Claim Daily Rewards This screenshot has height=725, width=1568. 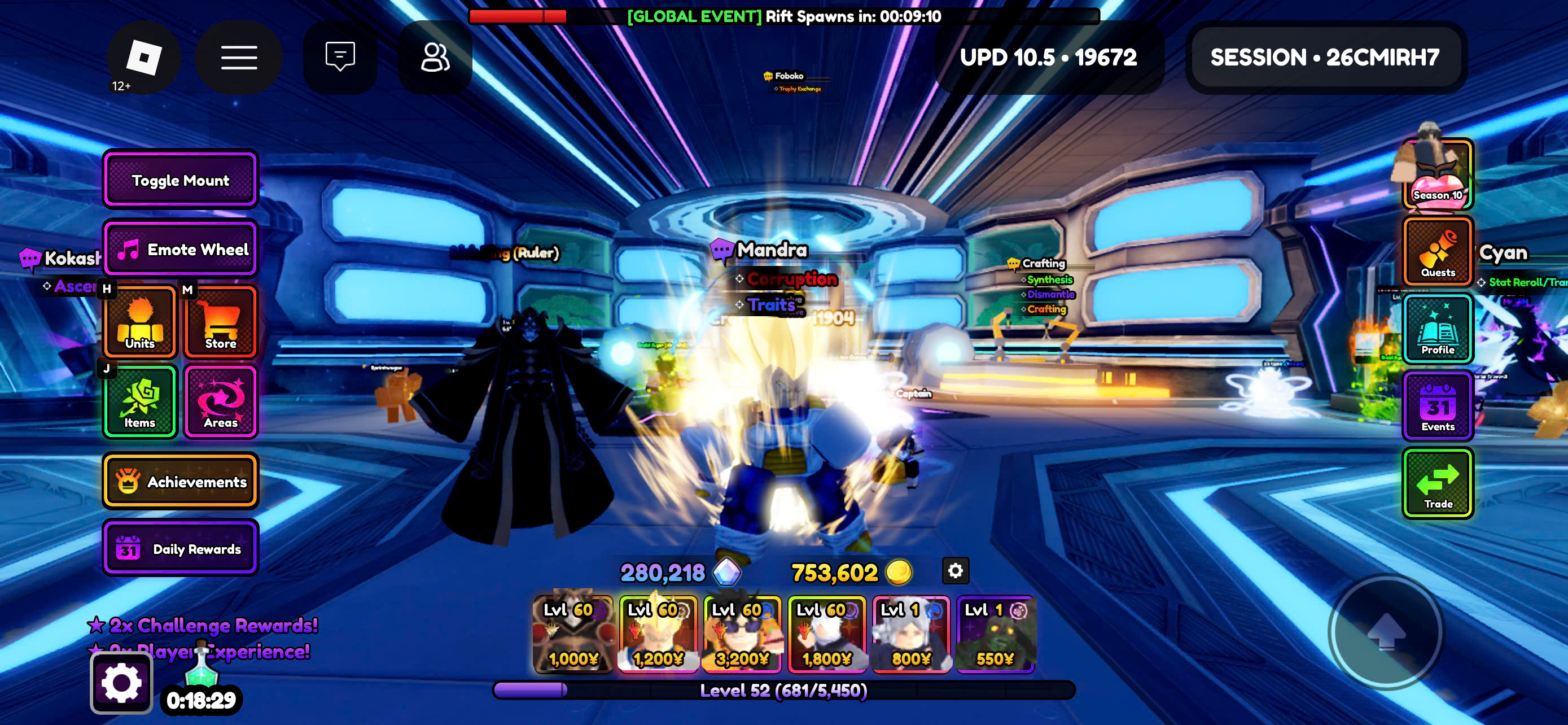tap(180, 548)
